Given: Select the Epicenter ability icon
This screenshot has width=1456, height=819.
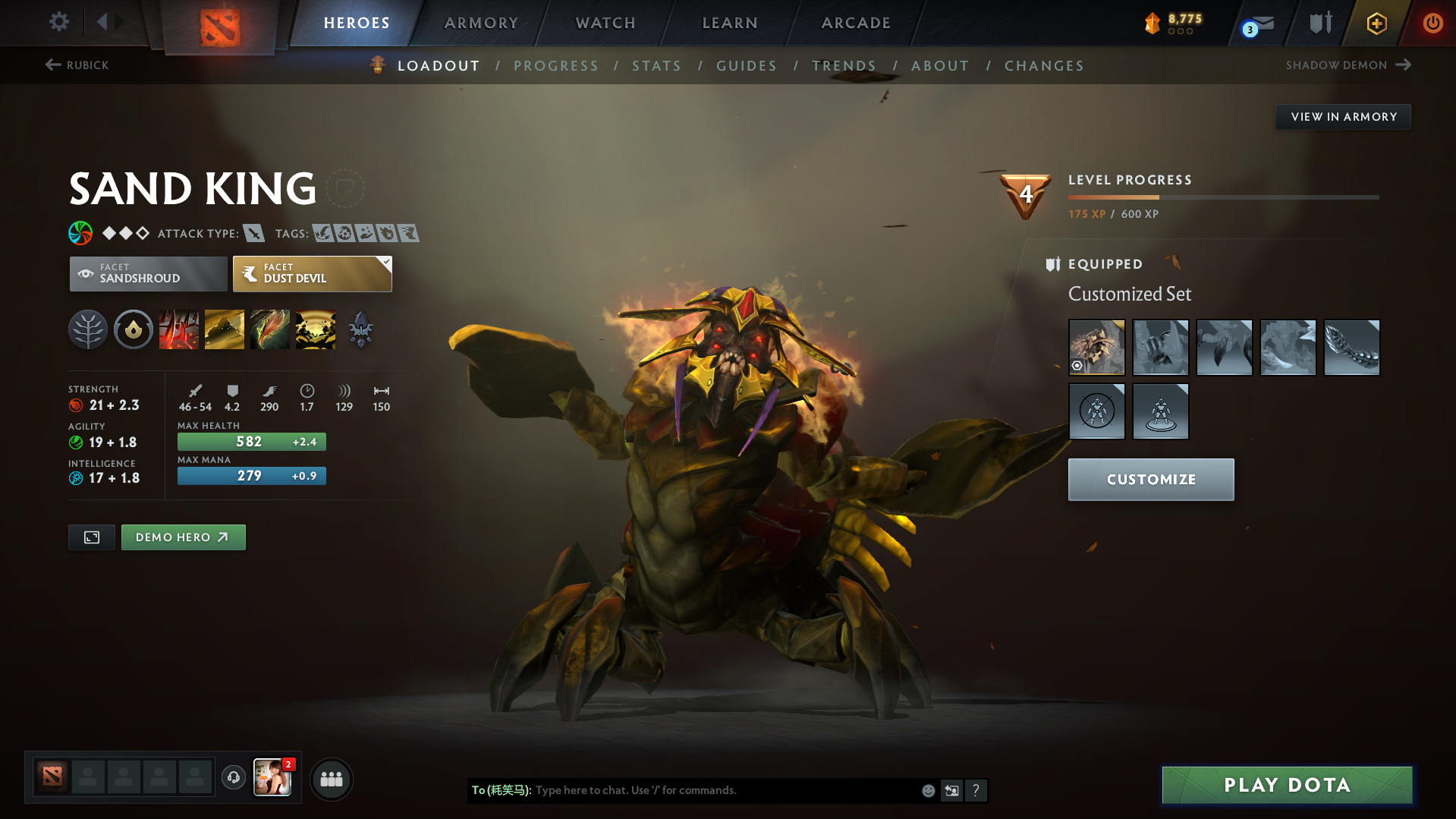Looking at the screenshot, I should pyautogui.click(x=316, y=329).
